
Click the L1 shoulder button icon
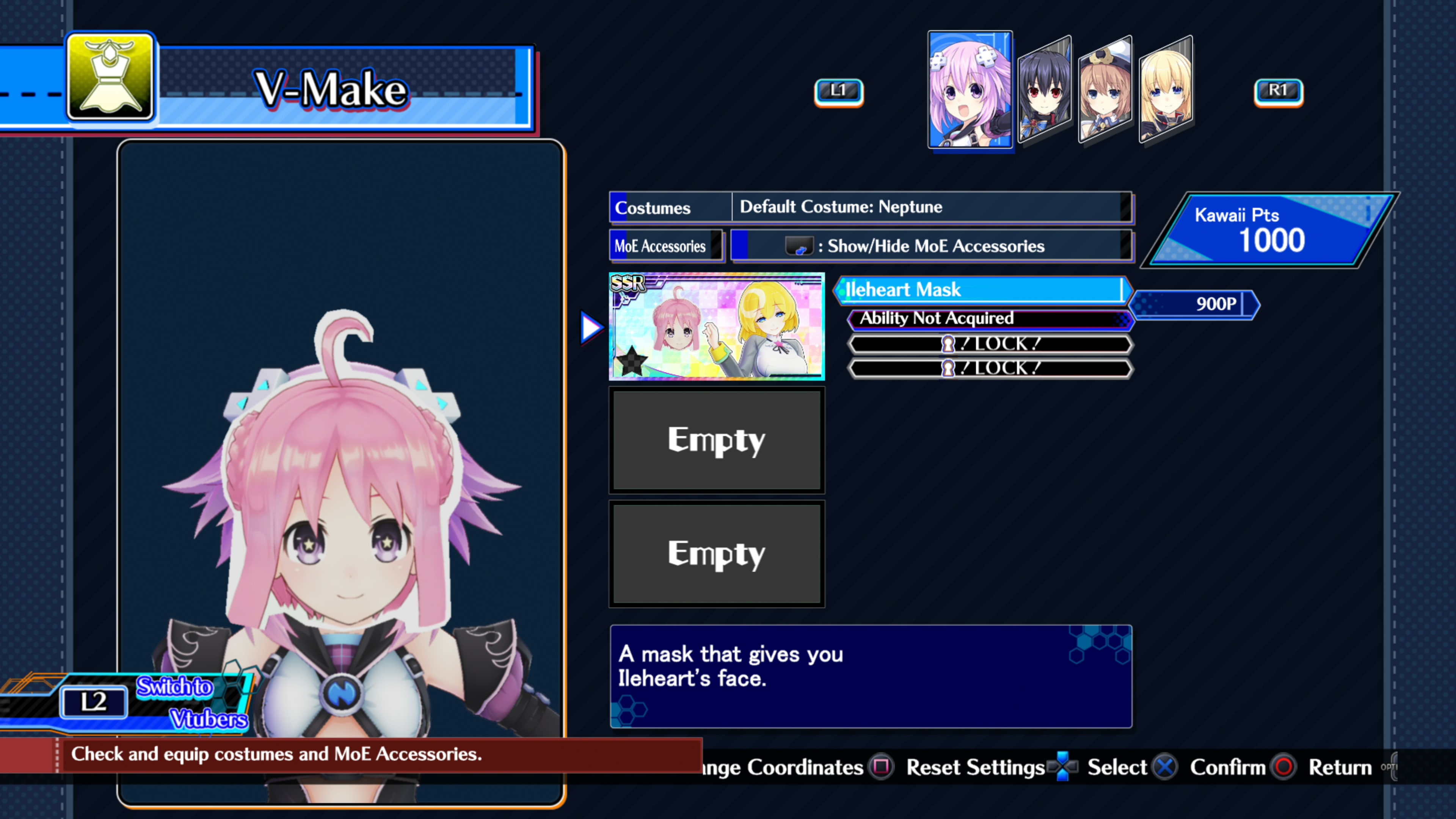[x=839, y=91]
